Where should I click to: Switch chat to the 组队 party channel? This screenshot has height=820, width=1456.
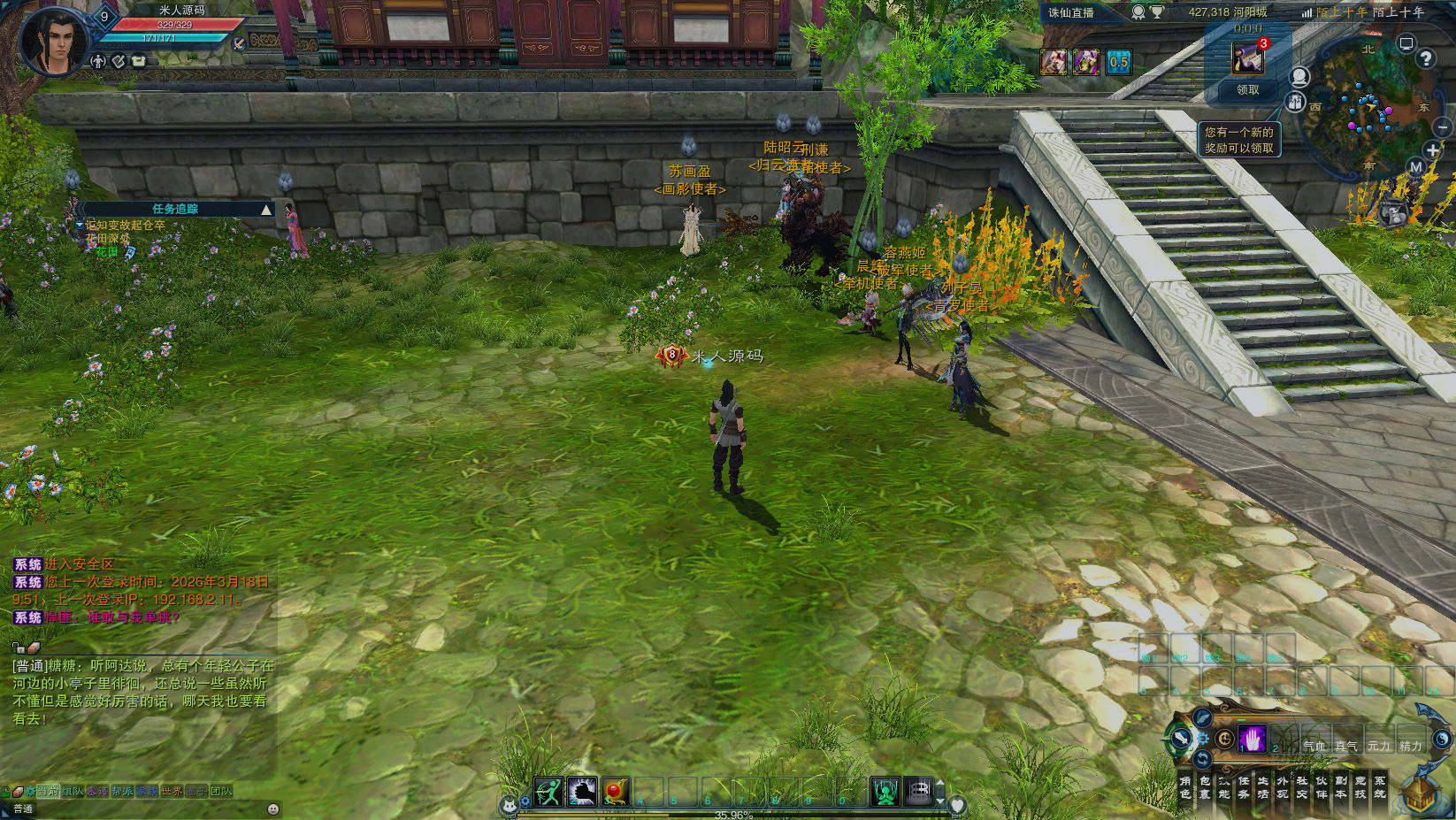[x=73, y=791]
